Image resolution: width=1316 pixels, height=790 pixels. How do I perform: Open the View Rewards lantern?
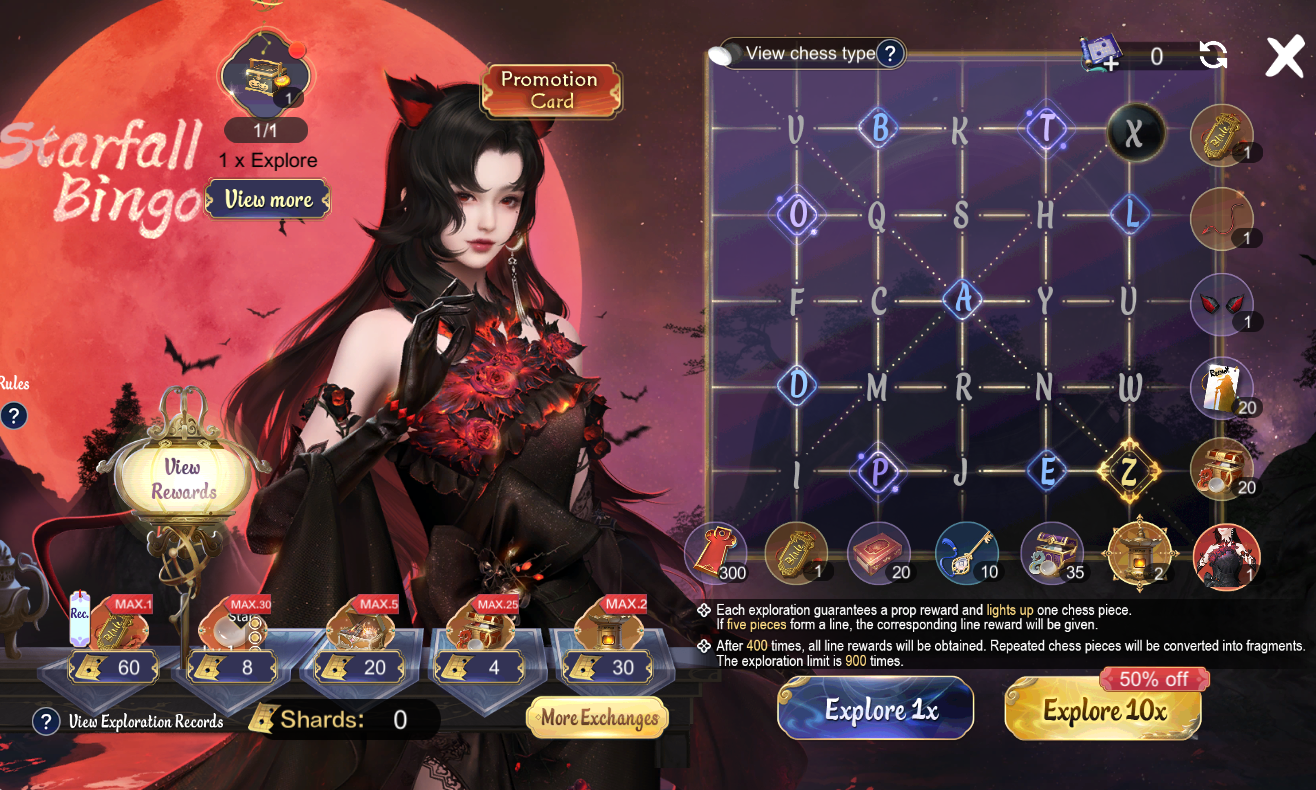(183, 479)
